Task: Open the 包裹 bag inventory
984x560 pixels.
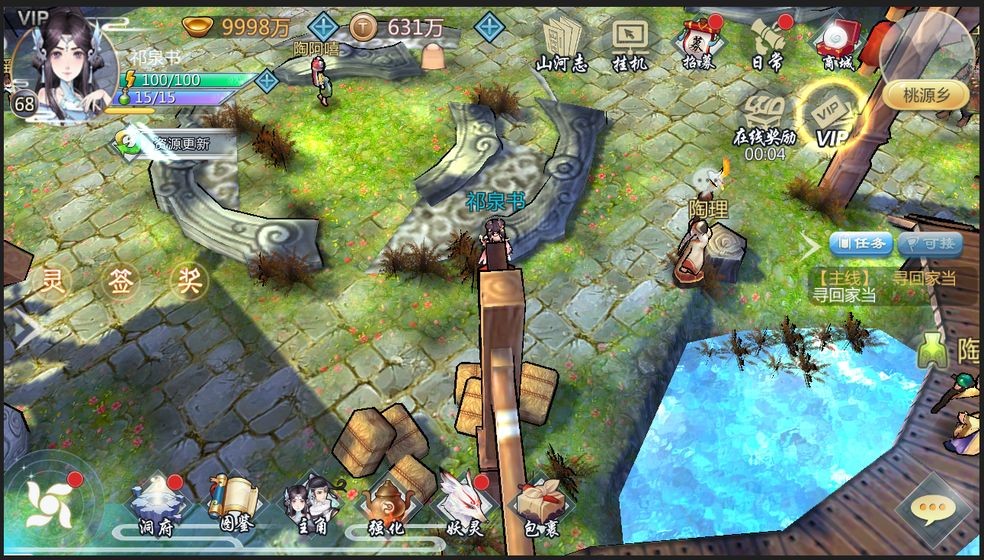Action: pyautogui.click(x=538, y=506)
